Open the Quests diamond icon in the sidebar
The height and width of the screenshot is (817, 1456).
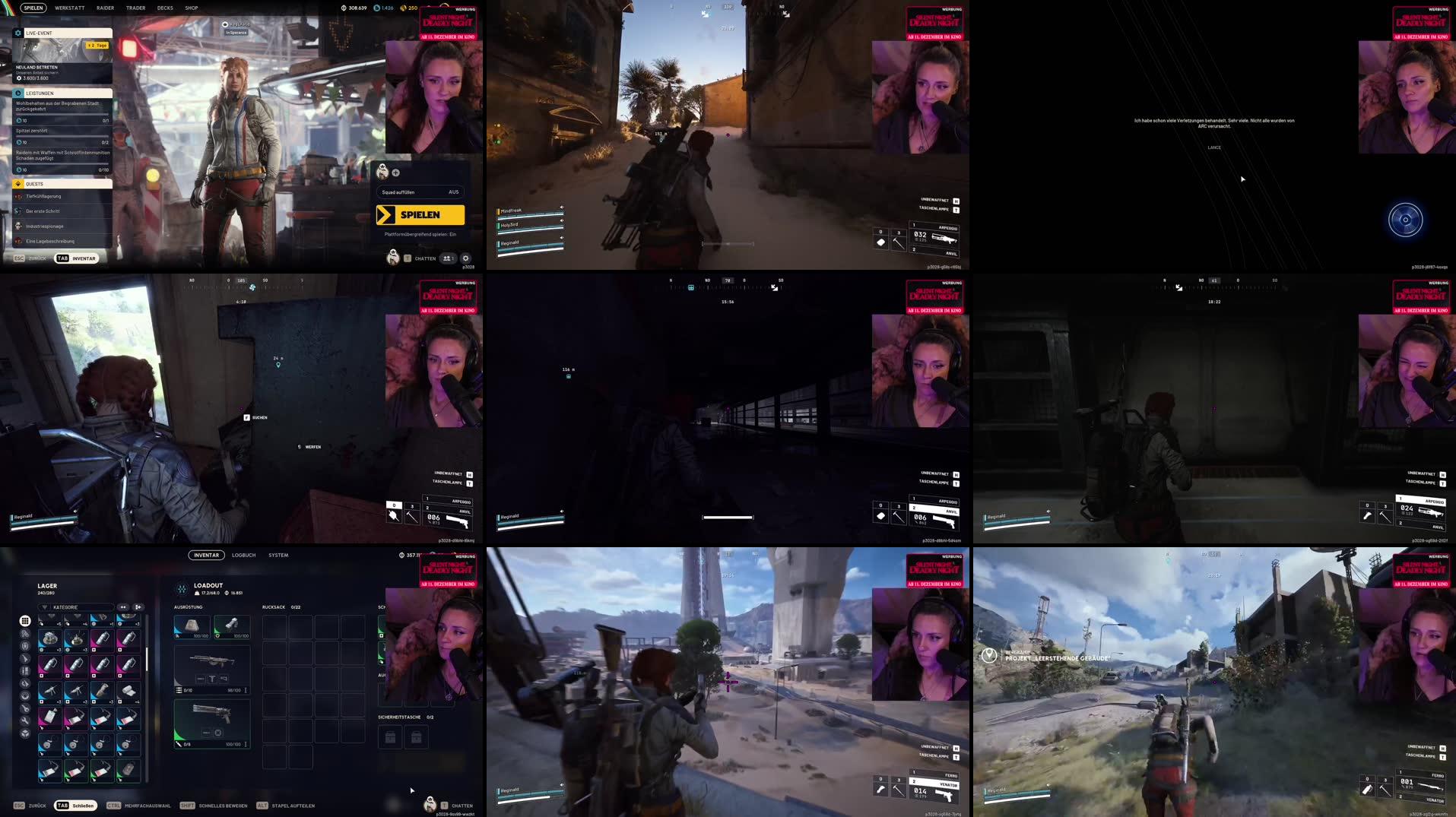[18, 184]
